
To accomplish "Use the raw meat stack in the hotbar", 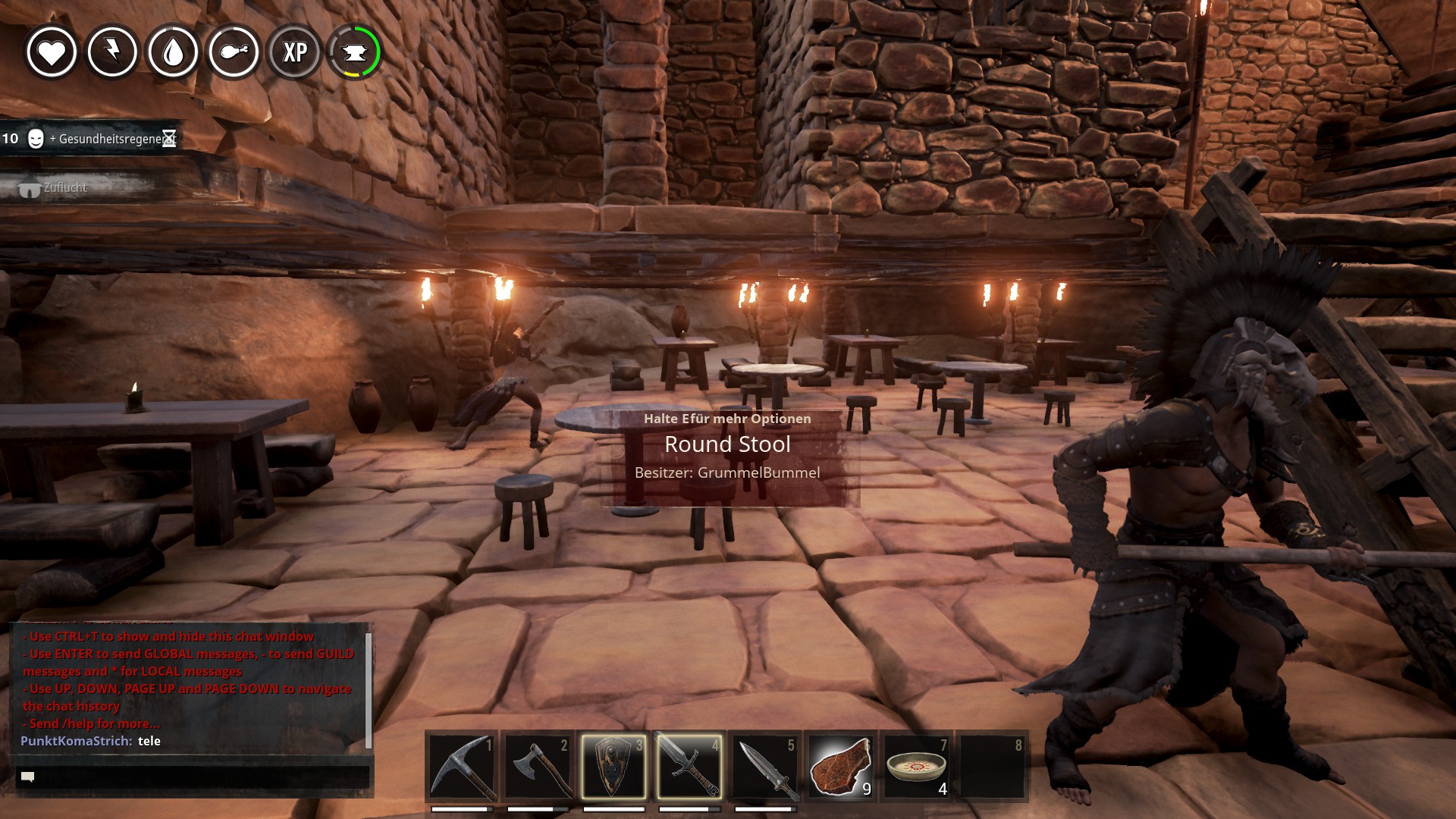I will pos(840,767).
